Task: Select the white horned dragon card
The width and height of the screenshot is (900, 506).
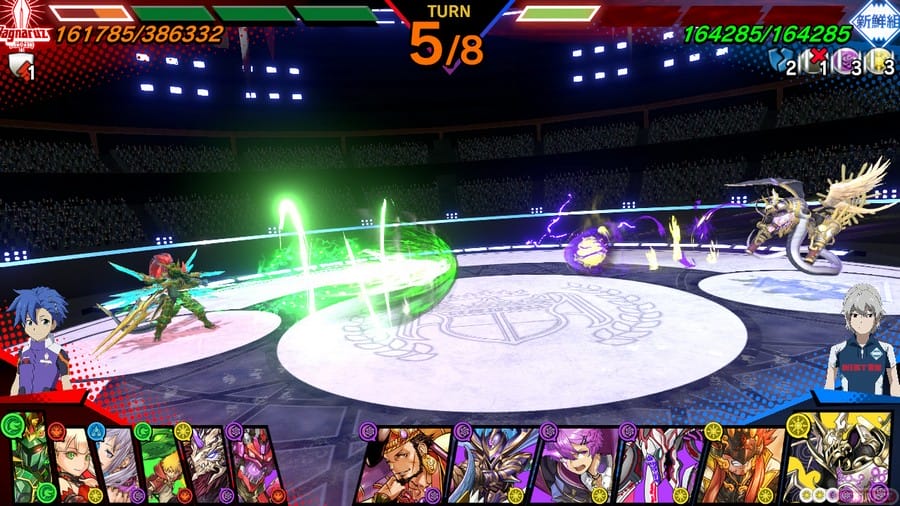Action: (x=204, y=463)
